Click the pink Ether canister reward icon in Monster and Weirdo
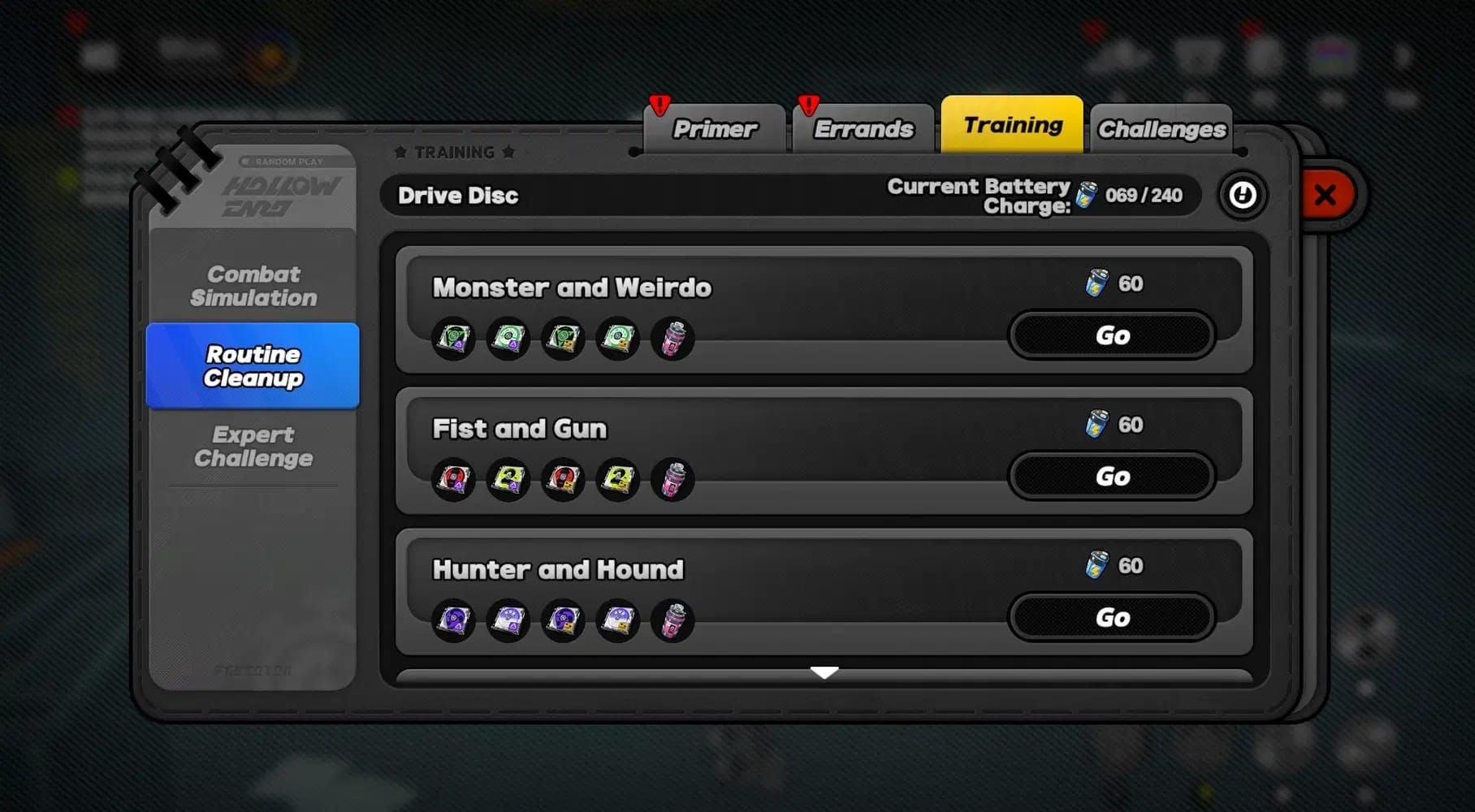 [x=672, y=340]
